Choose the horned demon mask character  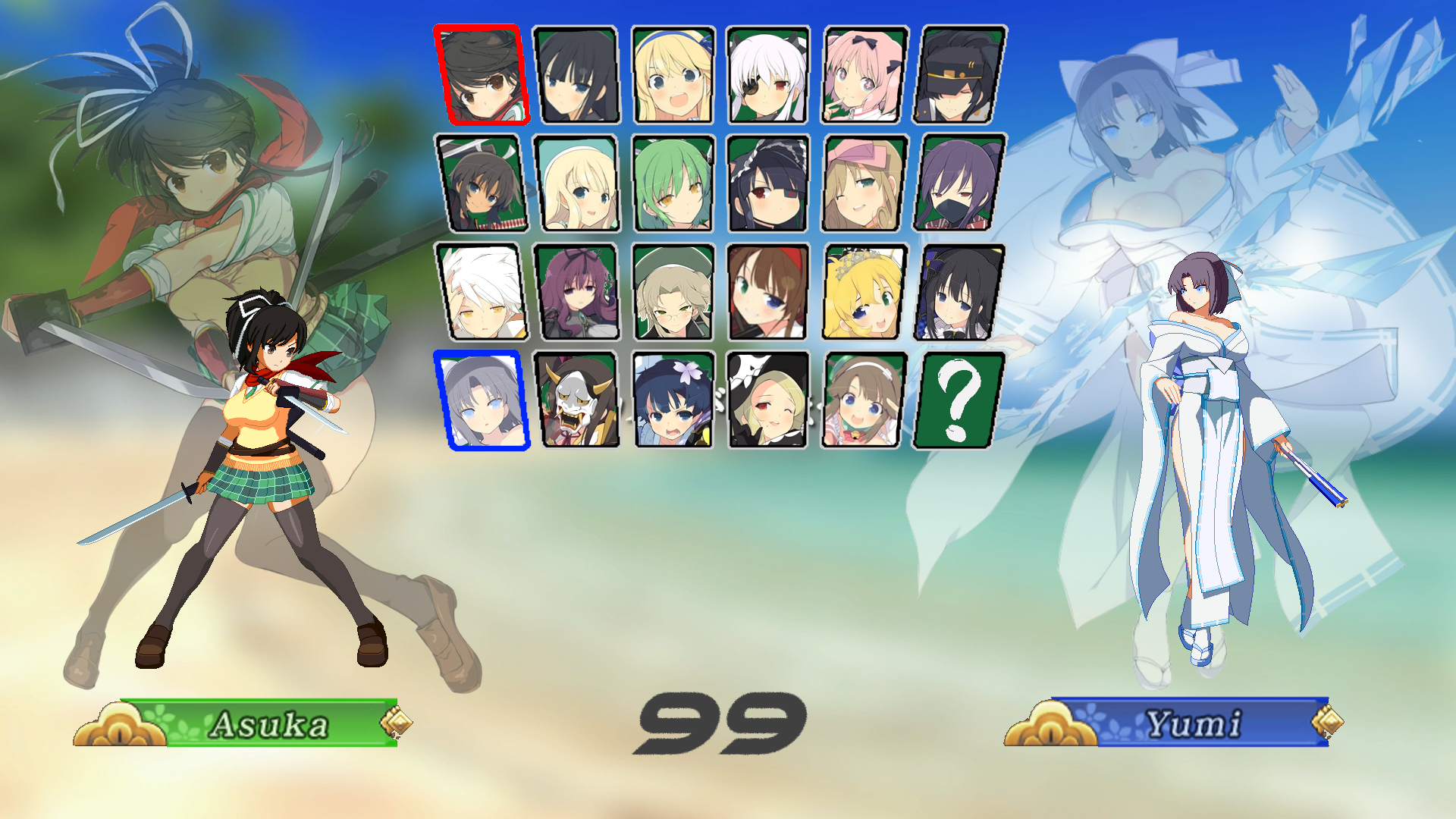pyautogui.click(x=577, y=400)
